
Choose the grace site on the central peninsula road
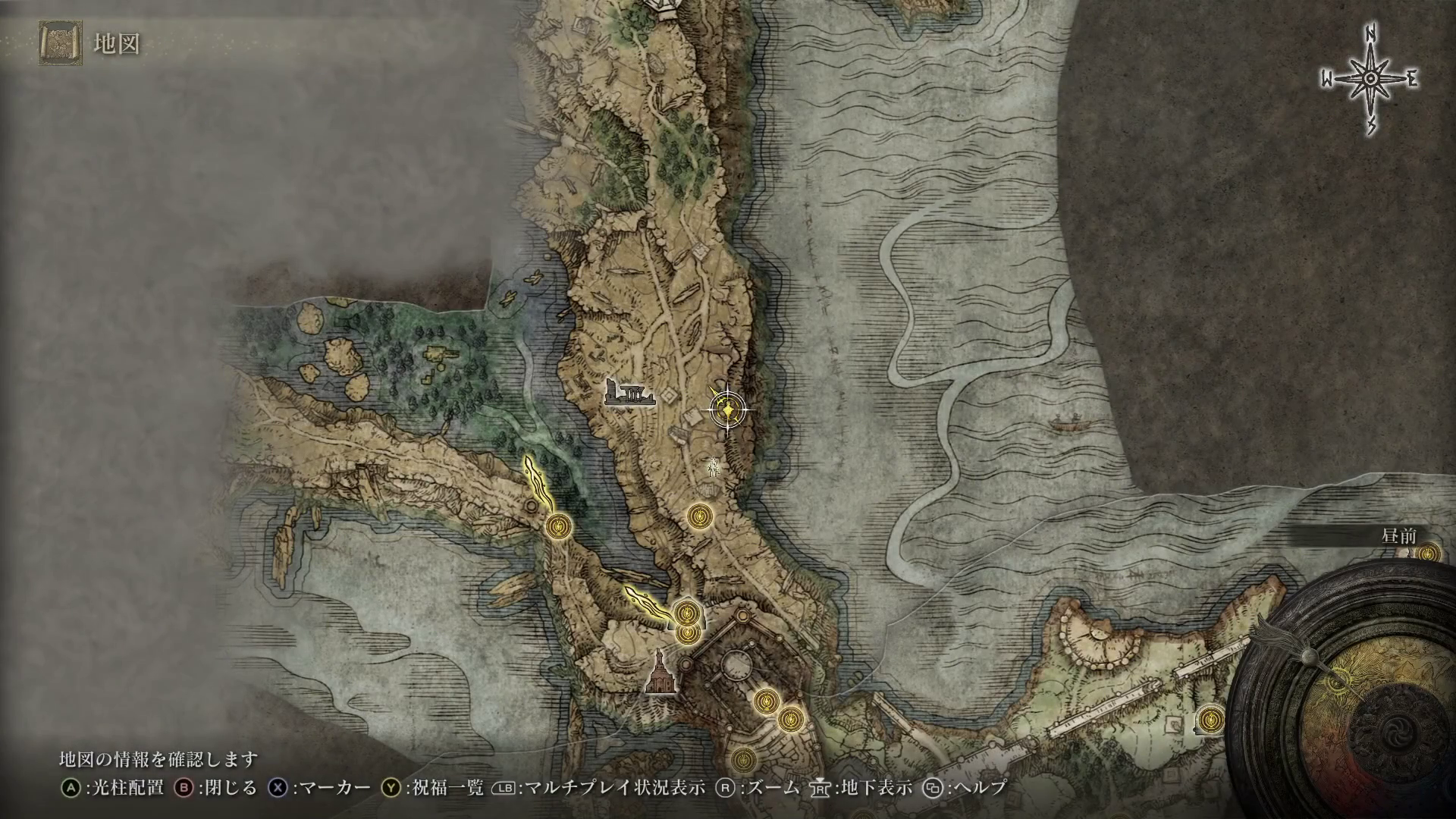pos(698,516)
